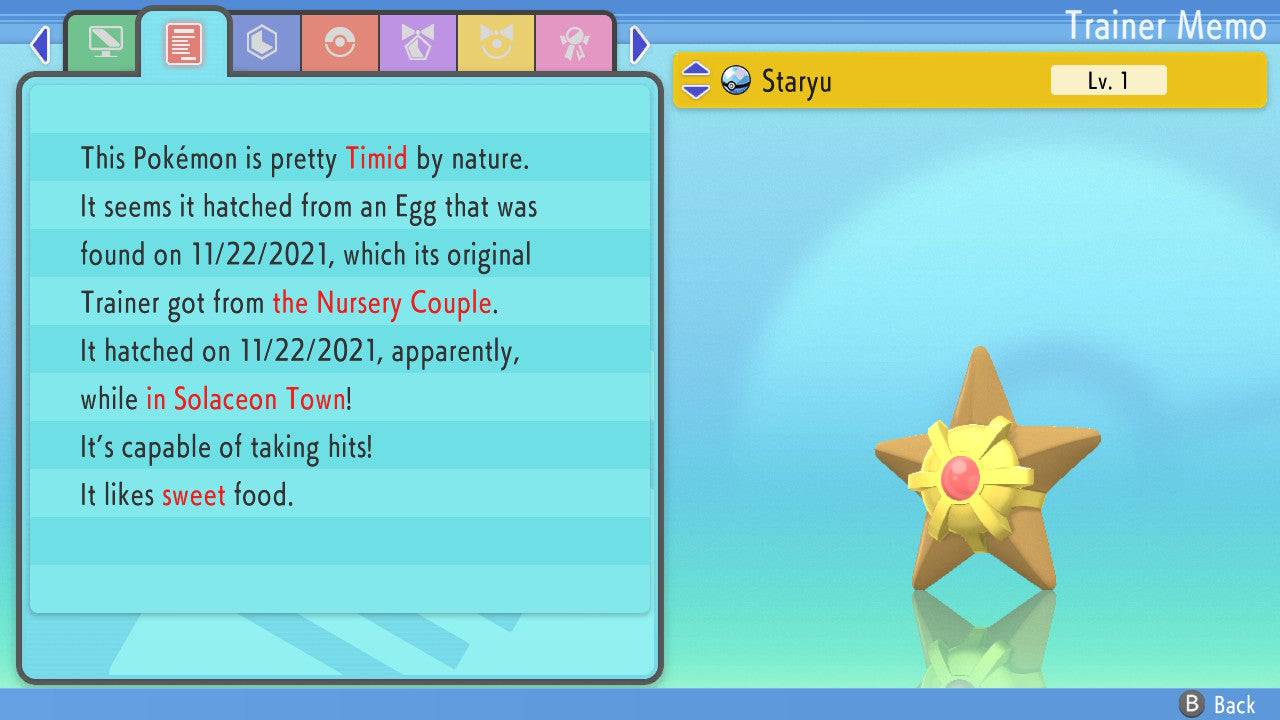The width and height of the screenshot is (1280, 720).
Task: Switch to the pink rosette ribbon tab
Action: coord(574,43)
